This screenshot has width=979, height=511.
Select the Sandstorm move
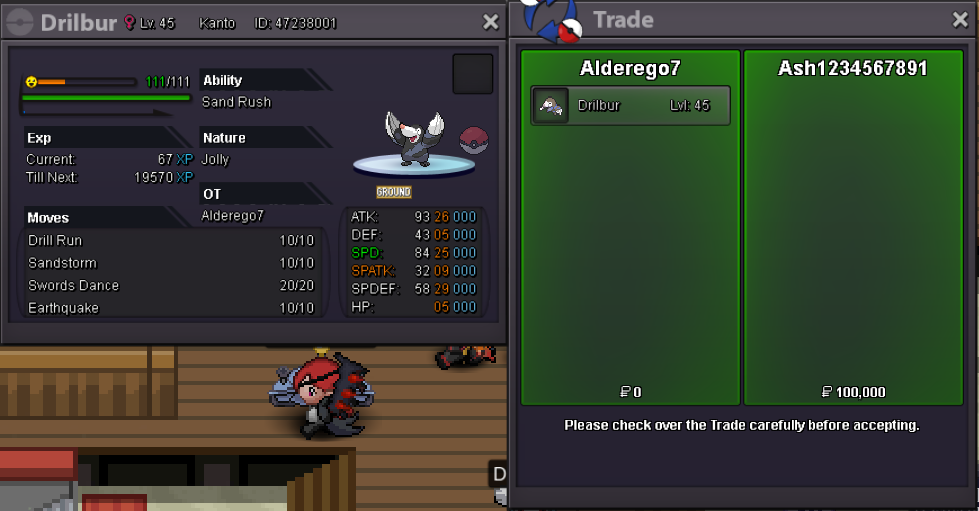click(x=170, y=263)
